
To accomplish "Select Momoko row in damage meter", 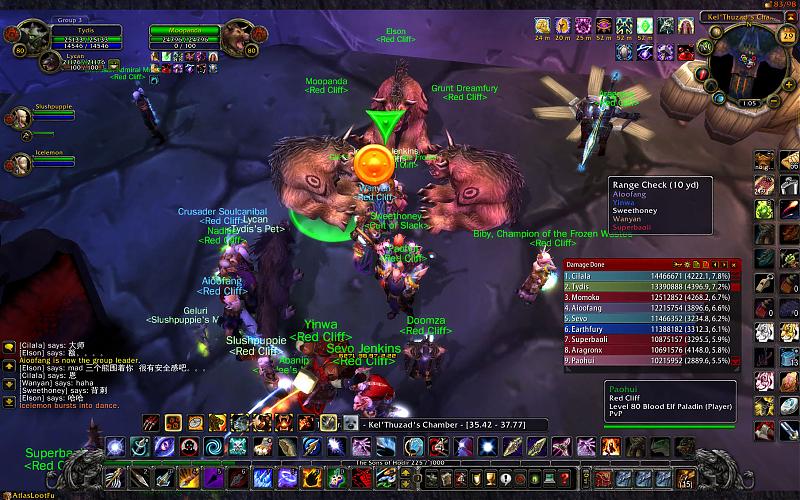I will point(652,295).
